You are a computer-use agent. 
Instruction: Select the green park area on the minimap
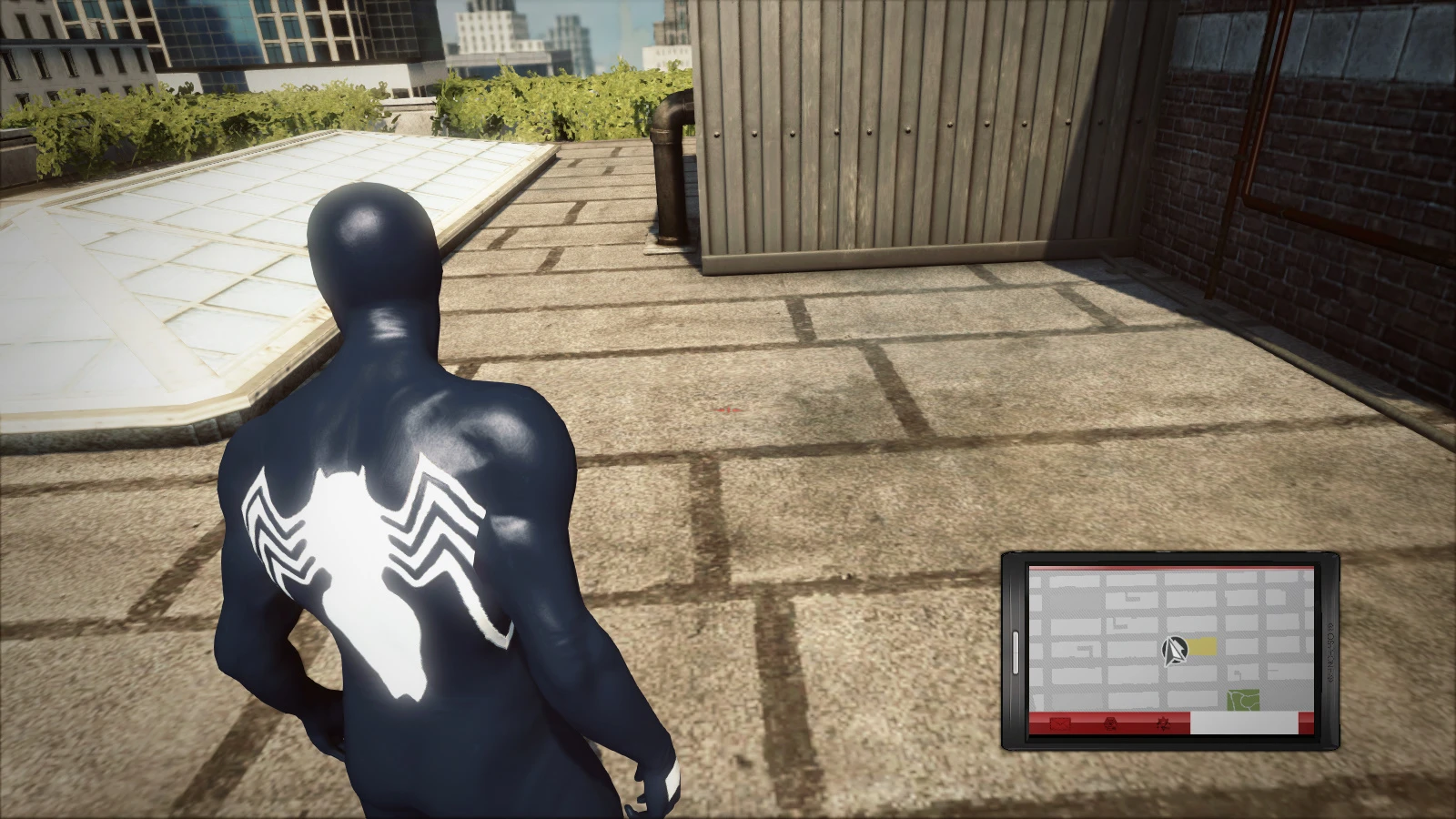[x=1244, y=699]
